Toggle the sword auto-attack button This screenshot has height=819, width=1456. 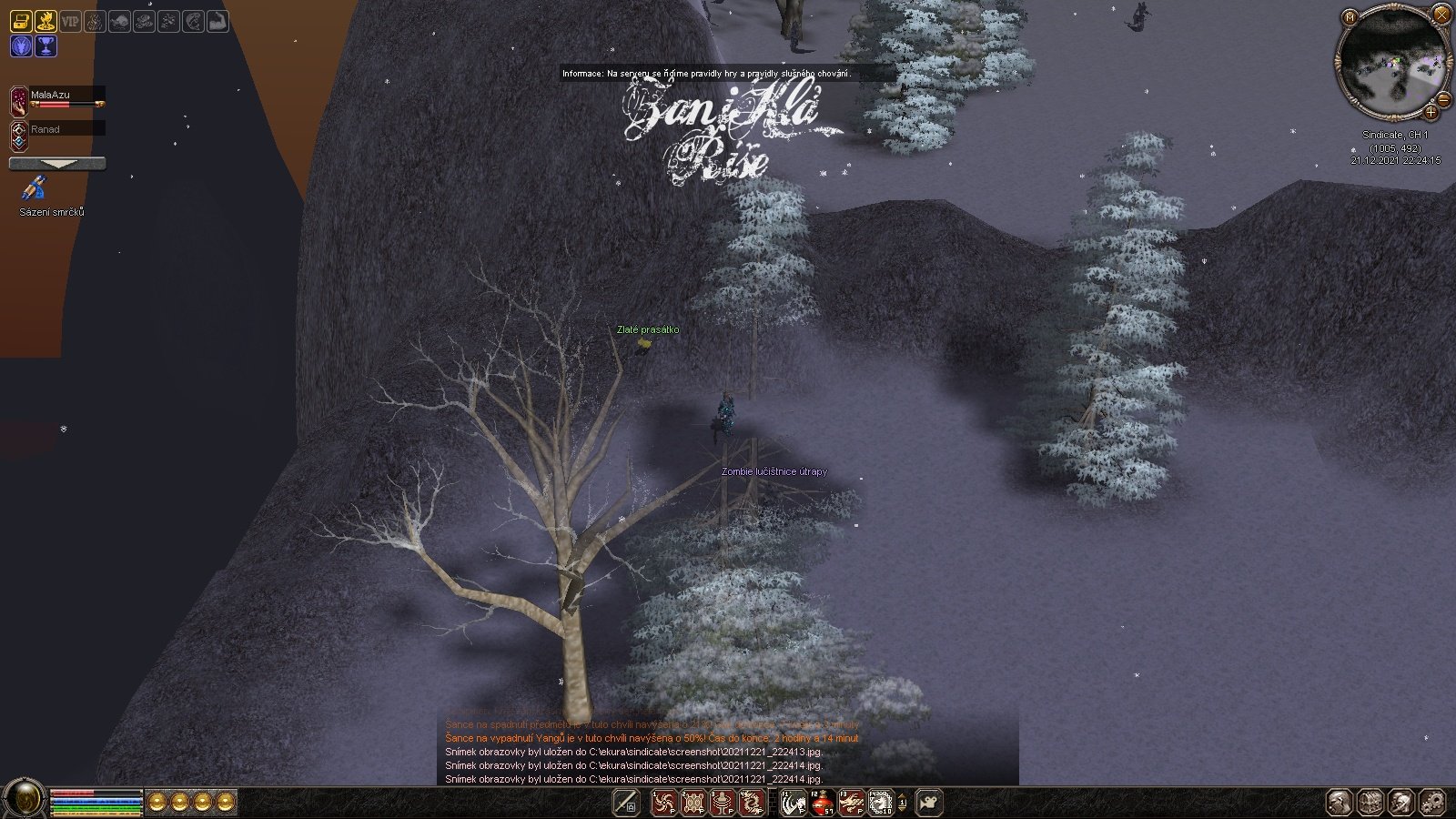coord(625,803)
